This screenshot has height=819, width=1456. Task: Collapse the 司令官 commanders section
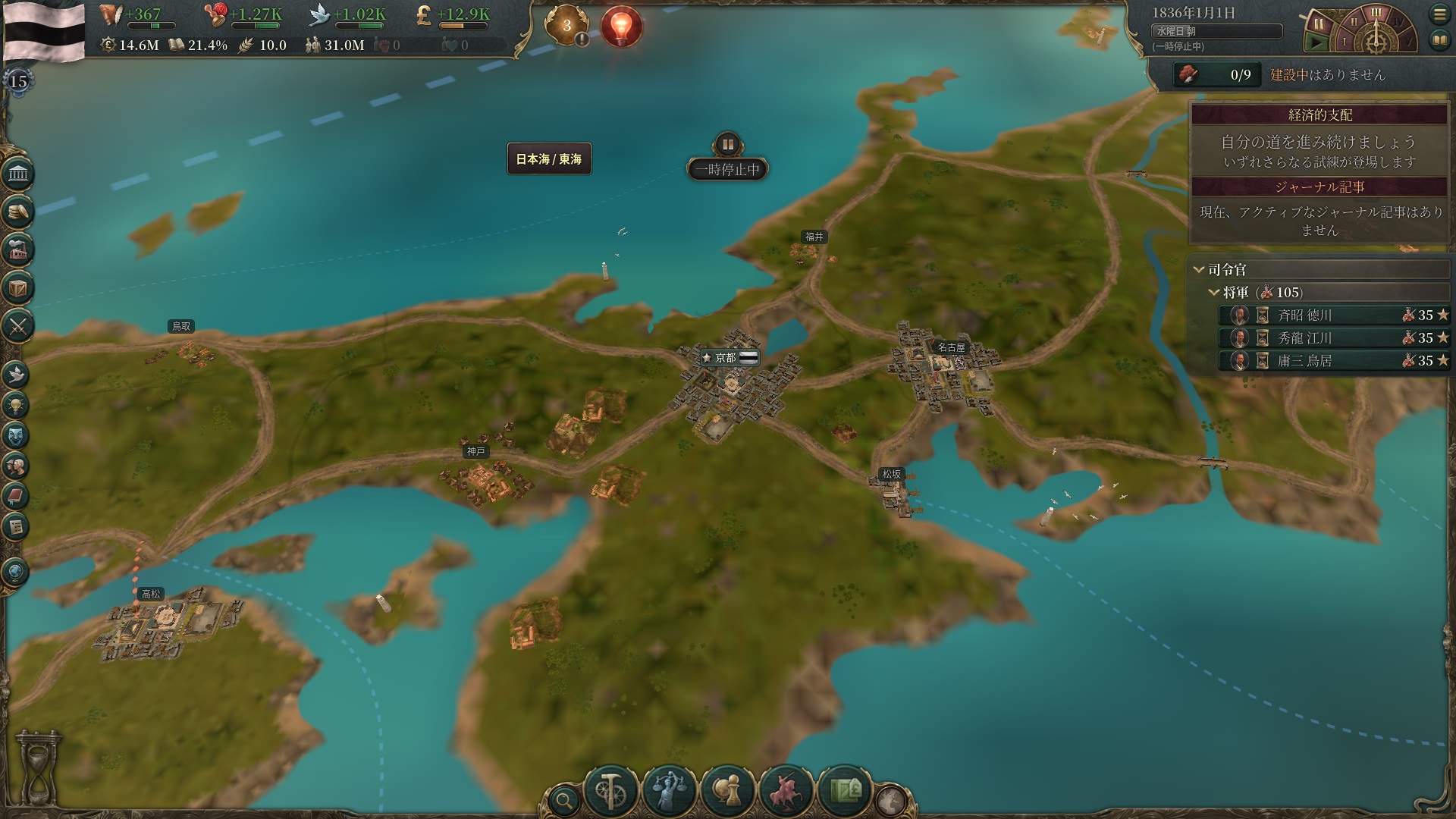1199,269
